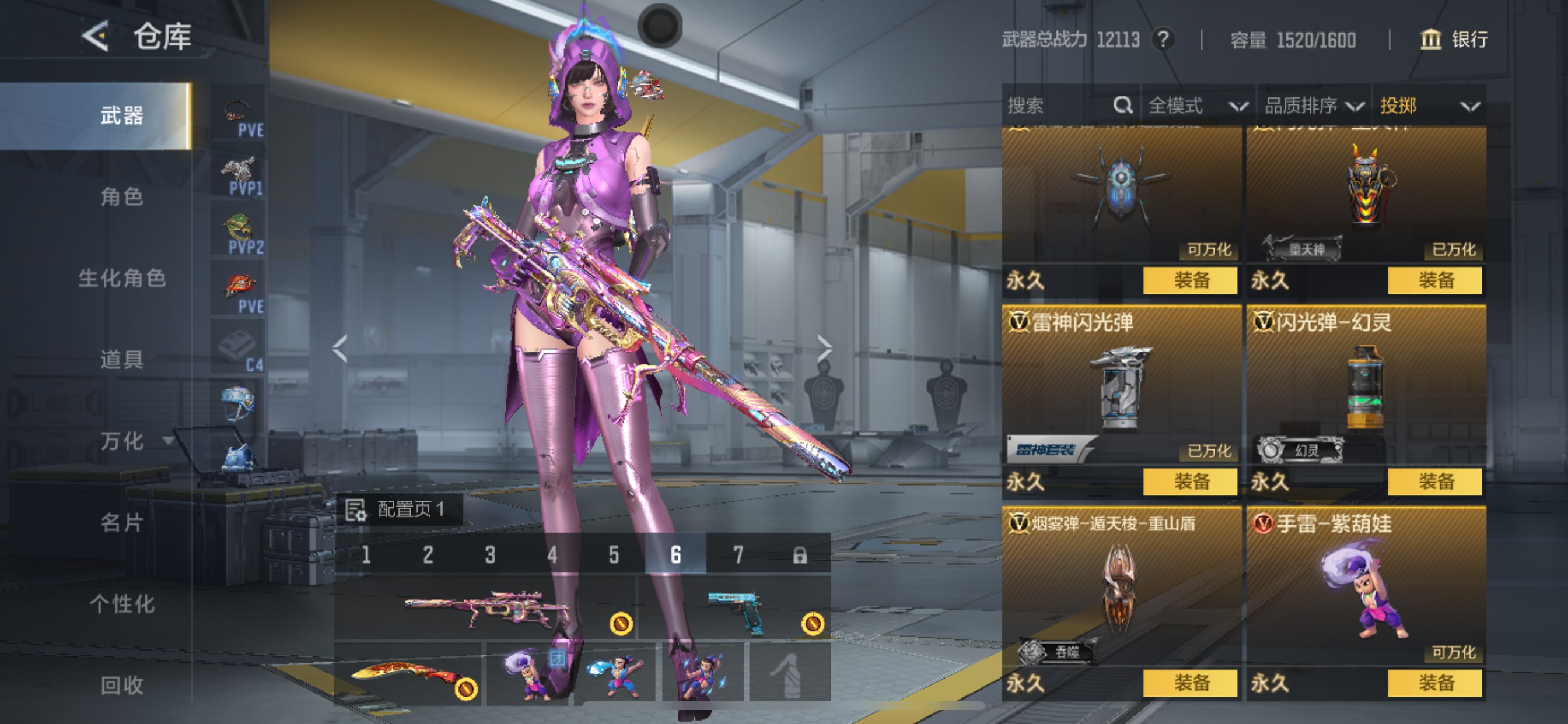Open the 投掷 weapon type dropdown
Screen dimensions: 1568x724
point(1428,106)
